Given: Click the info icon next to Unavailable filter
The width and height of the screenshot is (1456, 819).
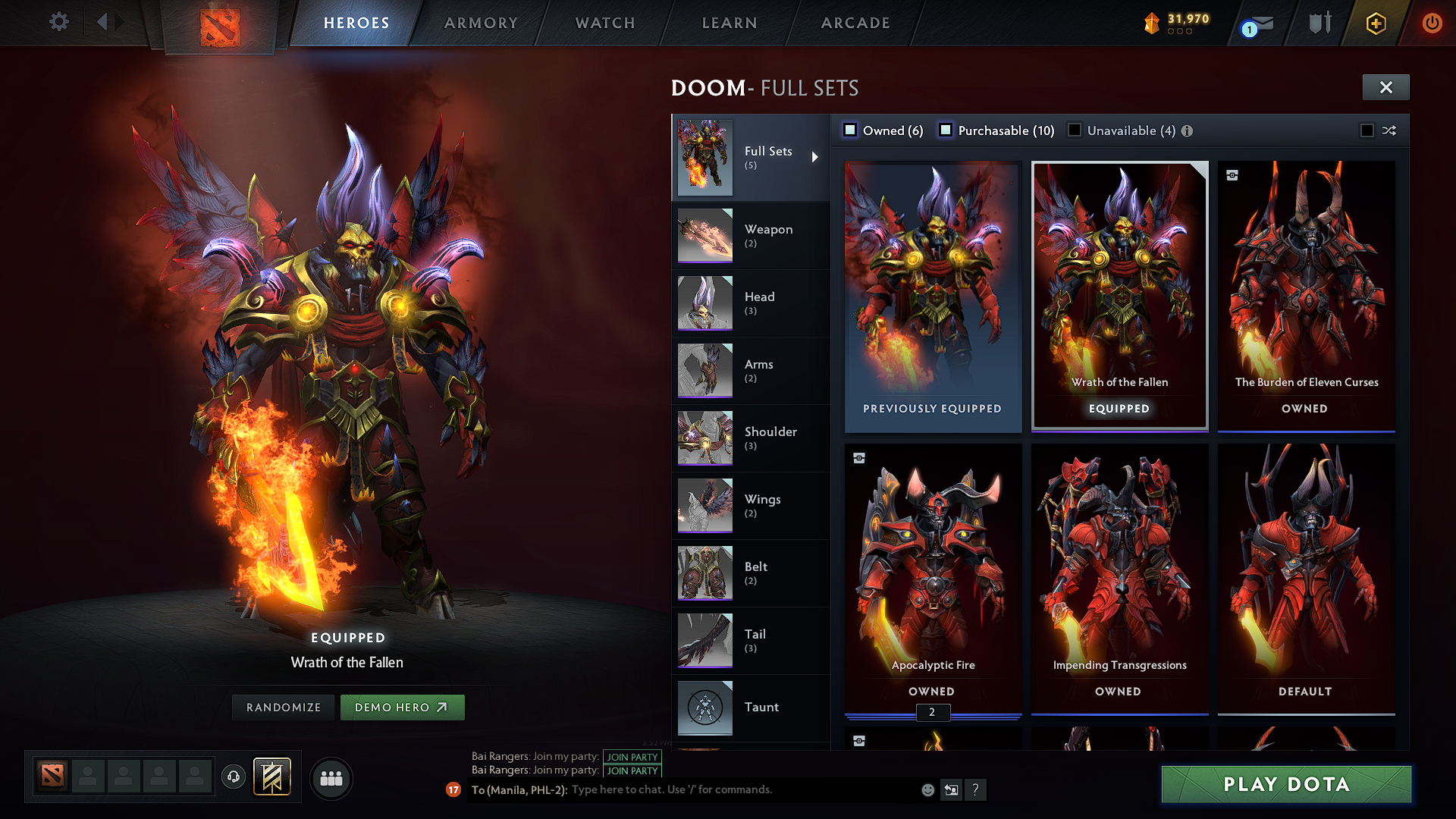Looking at the screenshot, I should (1188, 130).
